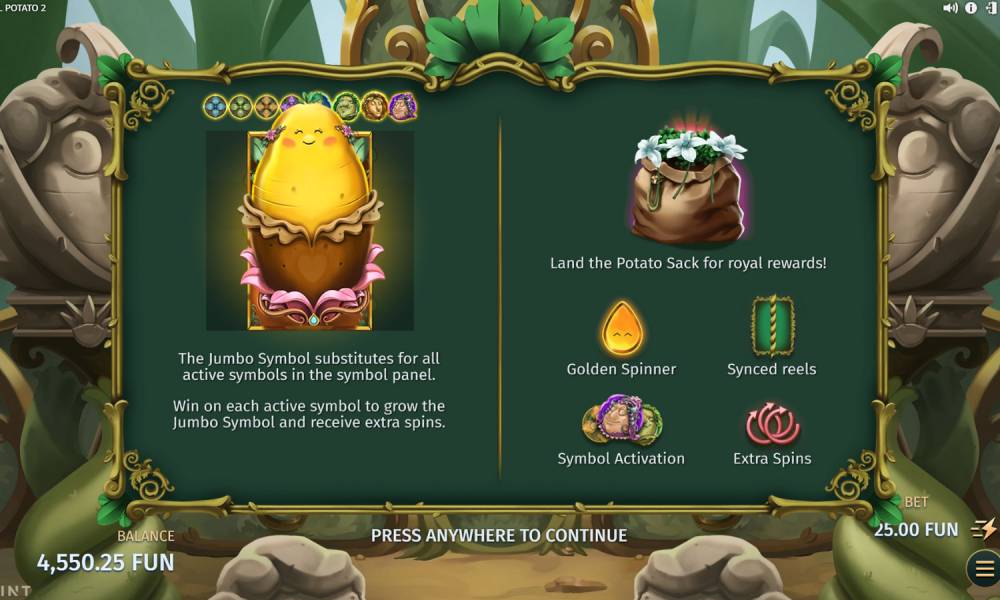Viewport: 1000px width, 600px height.
Task: Click Press Anywhere to Continue prompt
Action: [499, 535]
